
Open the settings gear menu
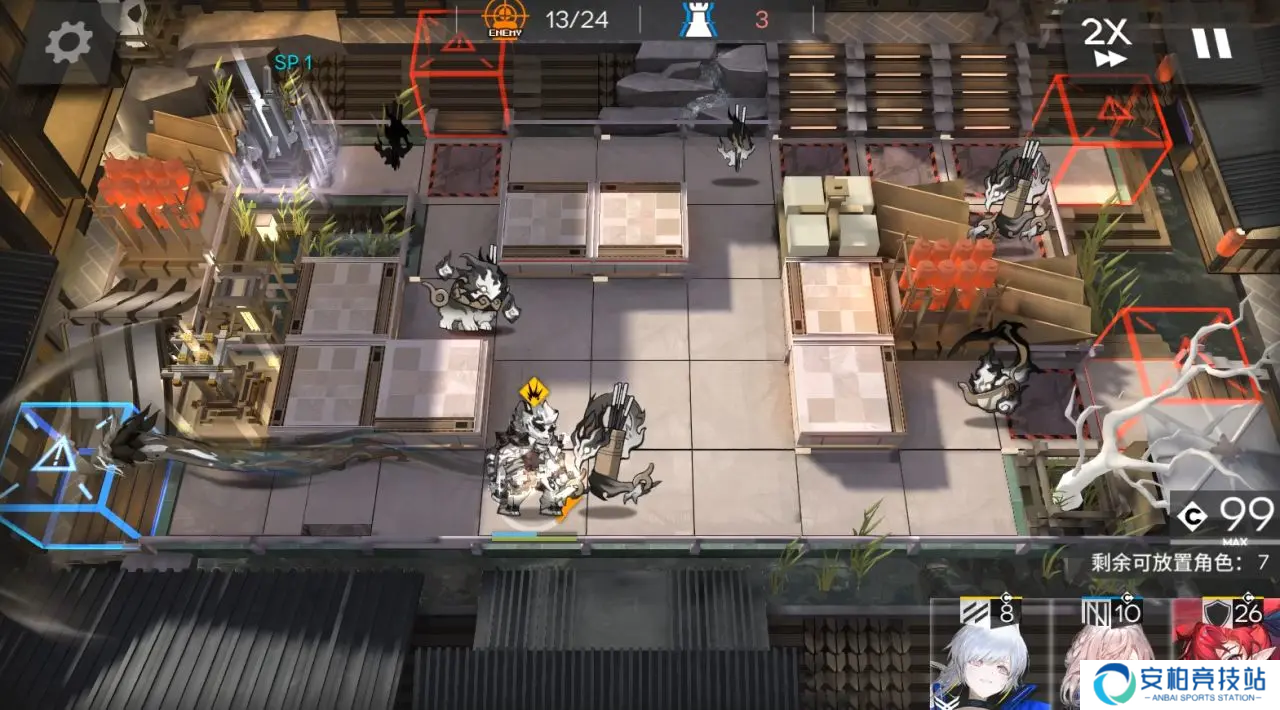(x=69, y=42)
